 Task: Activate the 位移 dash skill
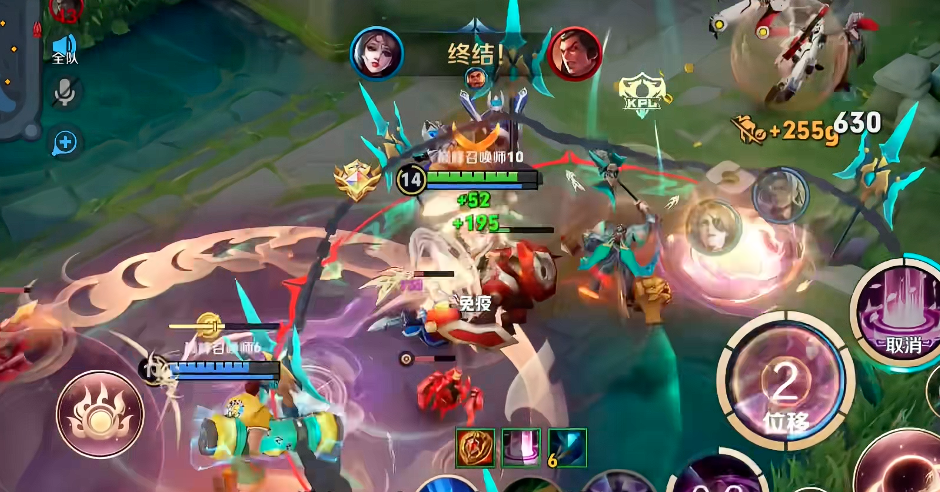click(x=785, y=389)
